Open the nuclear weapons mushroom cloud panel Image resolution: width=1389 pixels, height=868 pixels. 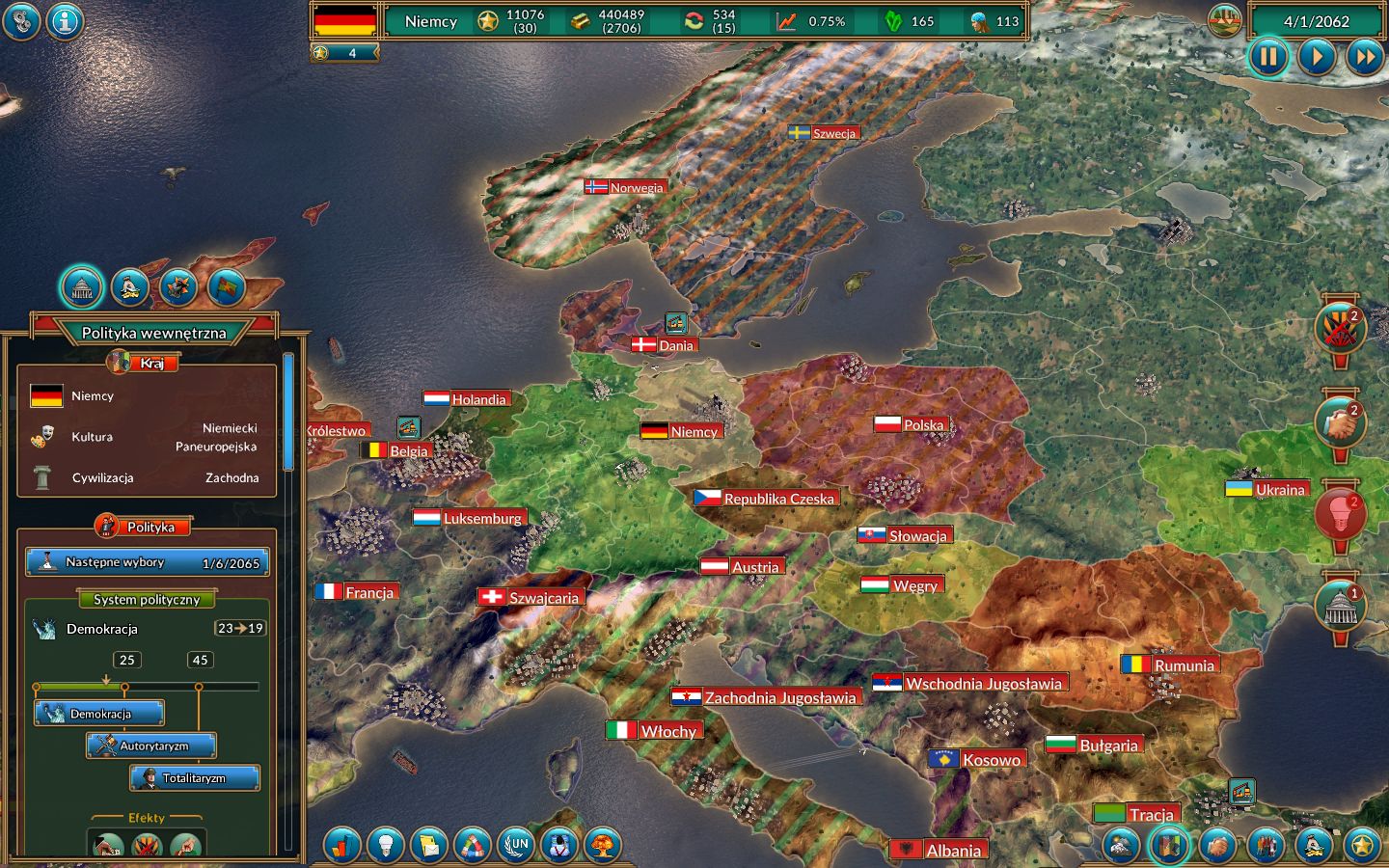pyautogui.click(x=603, y=847)
